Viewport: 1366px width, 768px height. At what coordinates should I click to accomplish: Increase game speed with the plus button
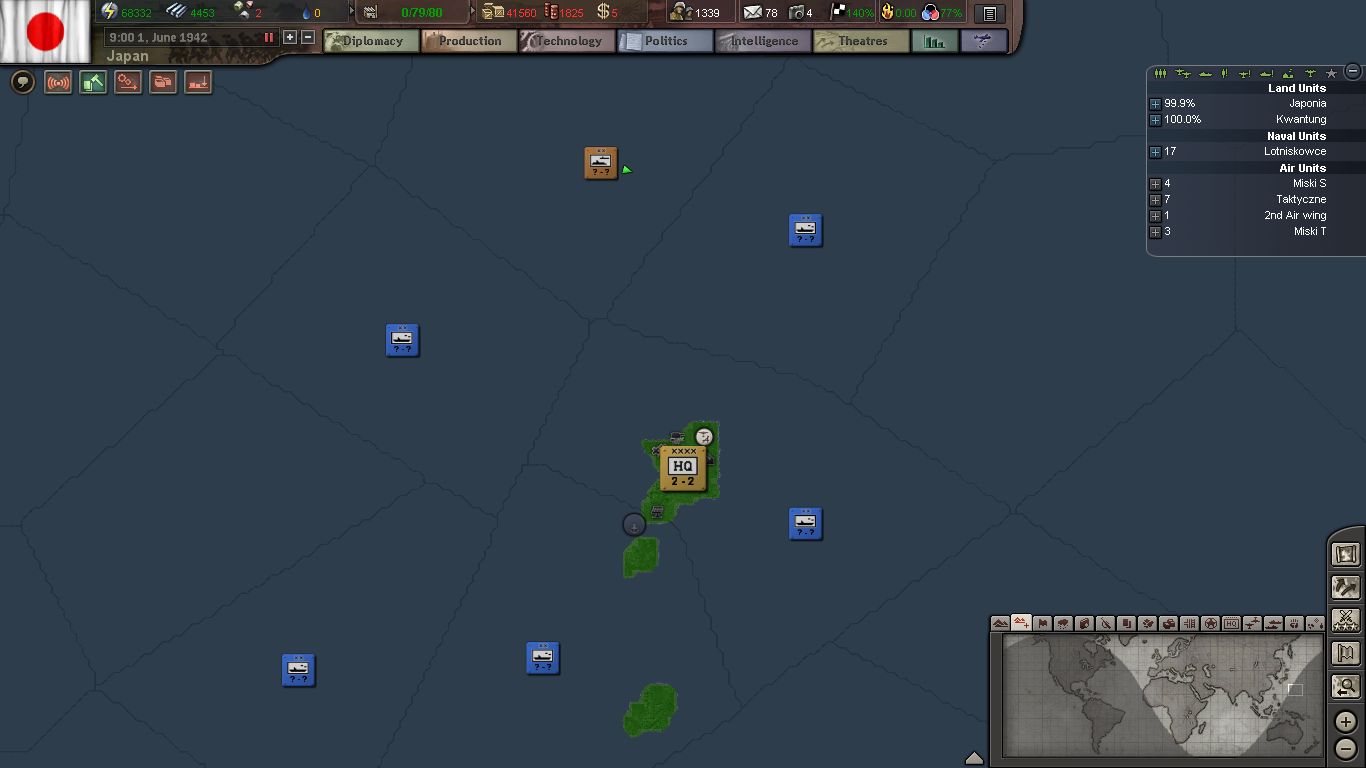[x=290, y=37]
